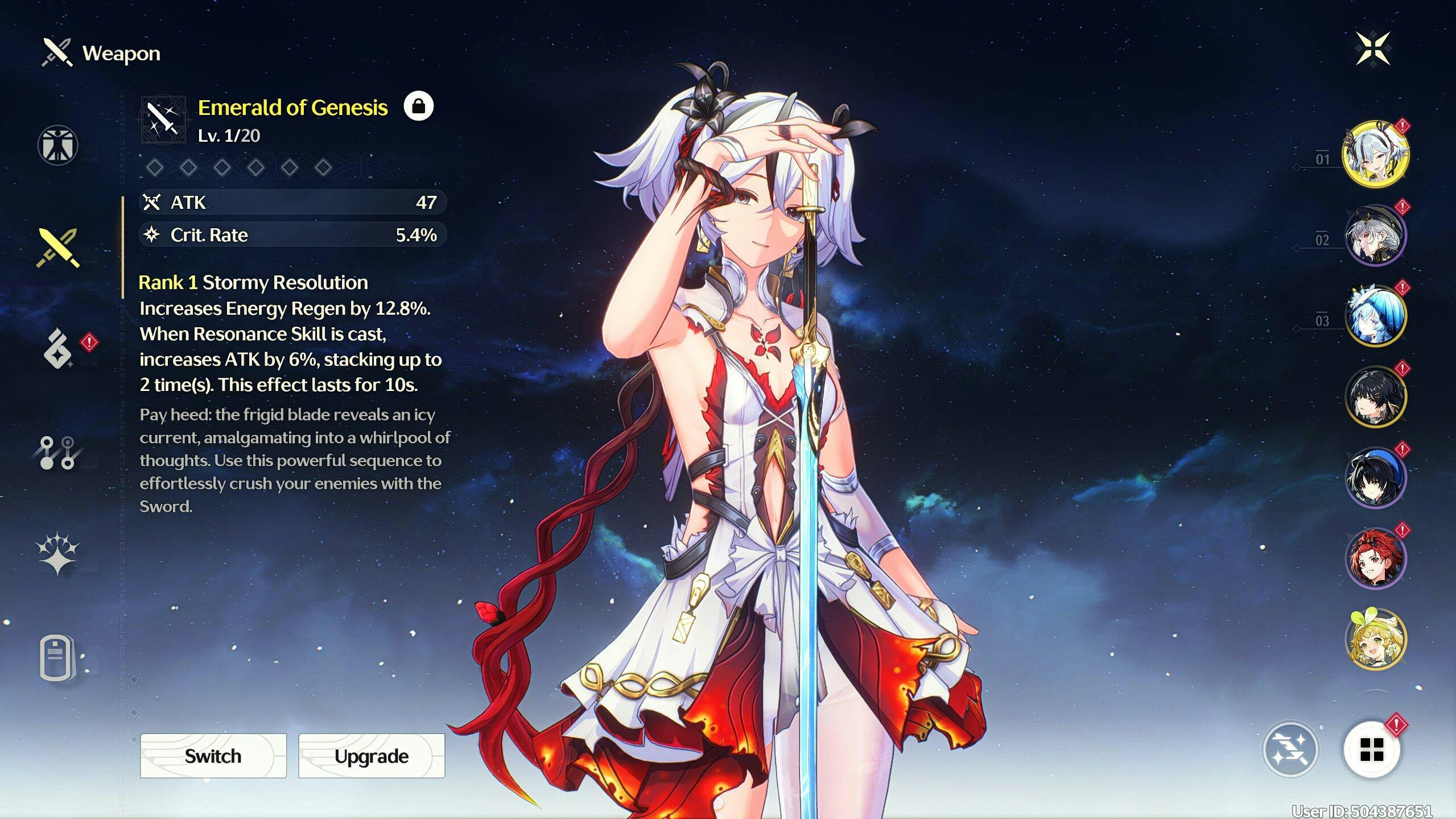Select the white-haired character in slot 01
1456x819 pixels.
pyautogui.click(x=1375, y=154)
